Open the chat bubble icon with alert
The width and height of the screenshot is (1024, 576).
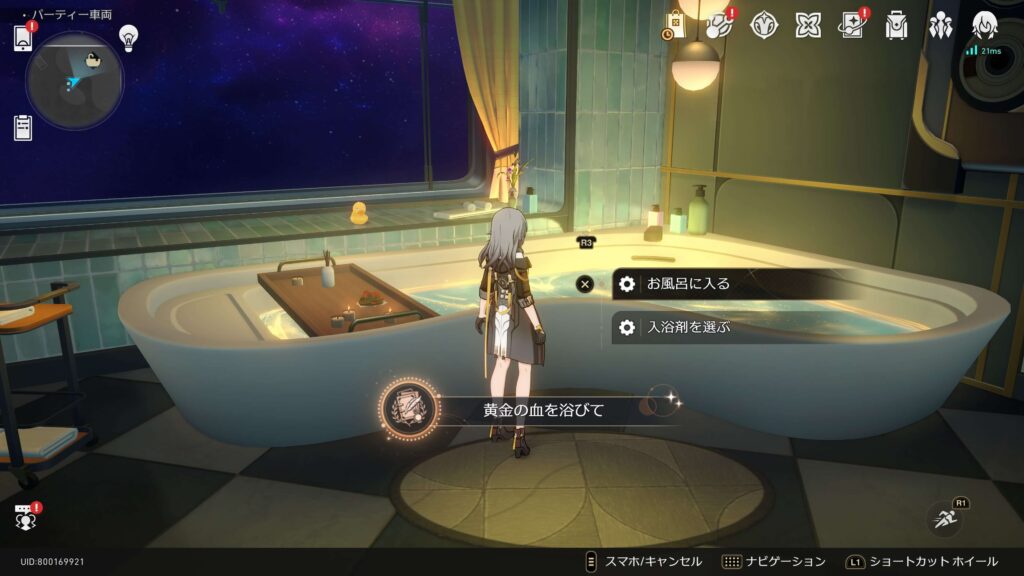[x=25, y=517]
